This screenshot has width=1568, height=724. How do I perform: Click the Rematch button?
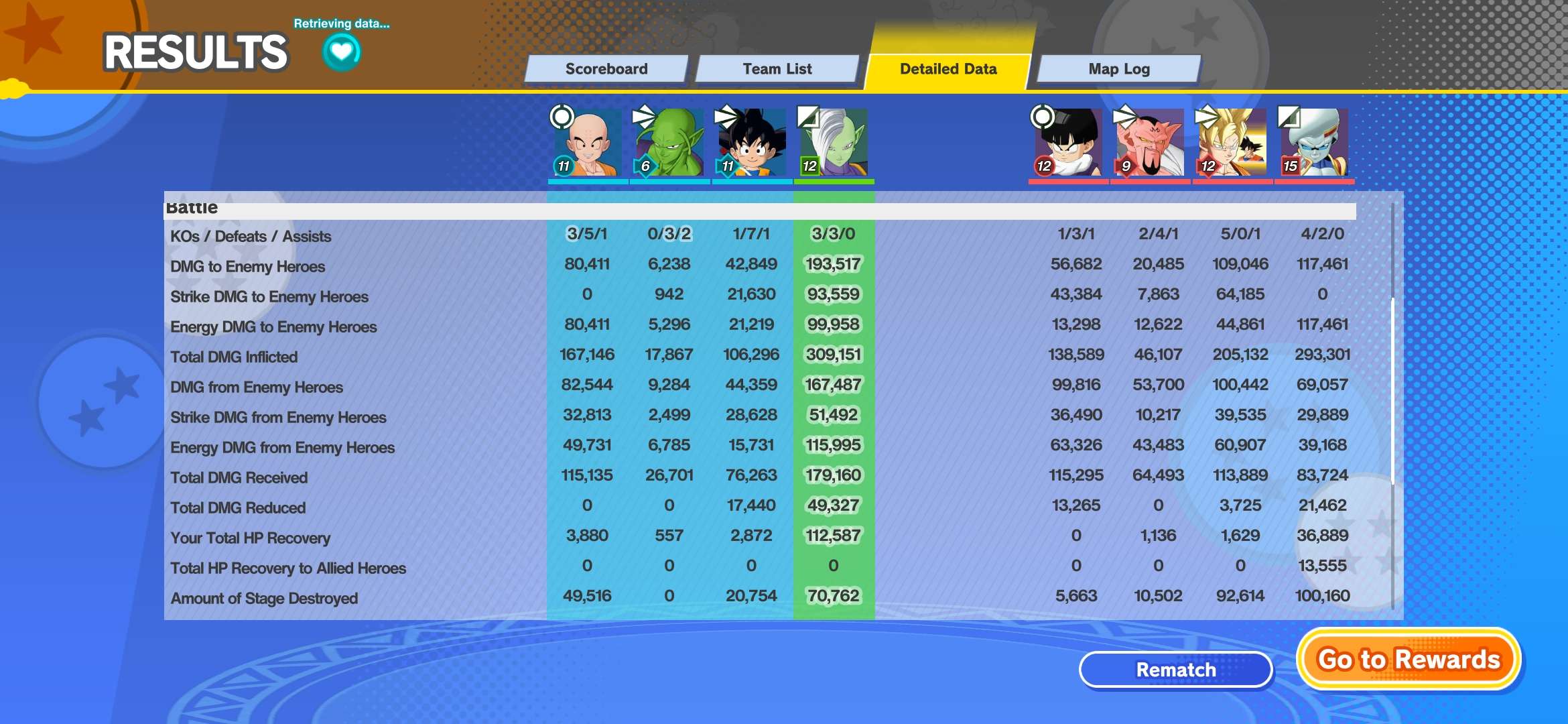1175,669
